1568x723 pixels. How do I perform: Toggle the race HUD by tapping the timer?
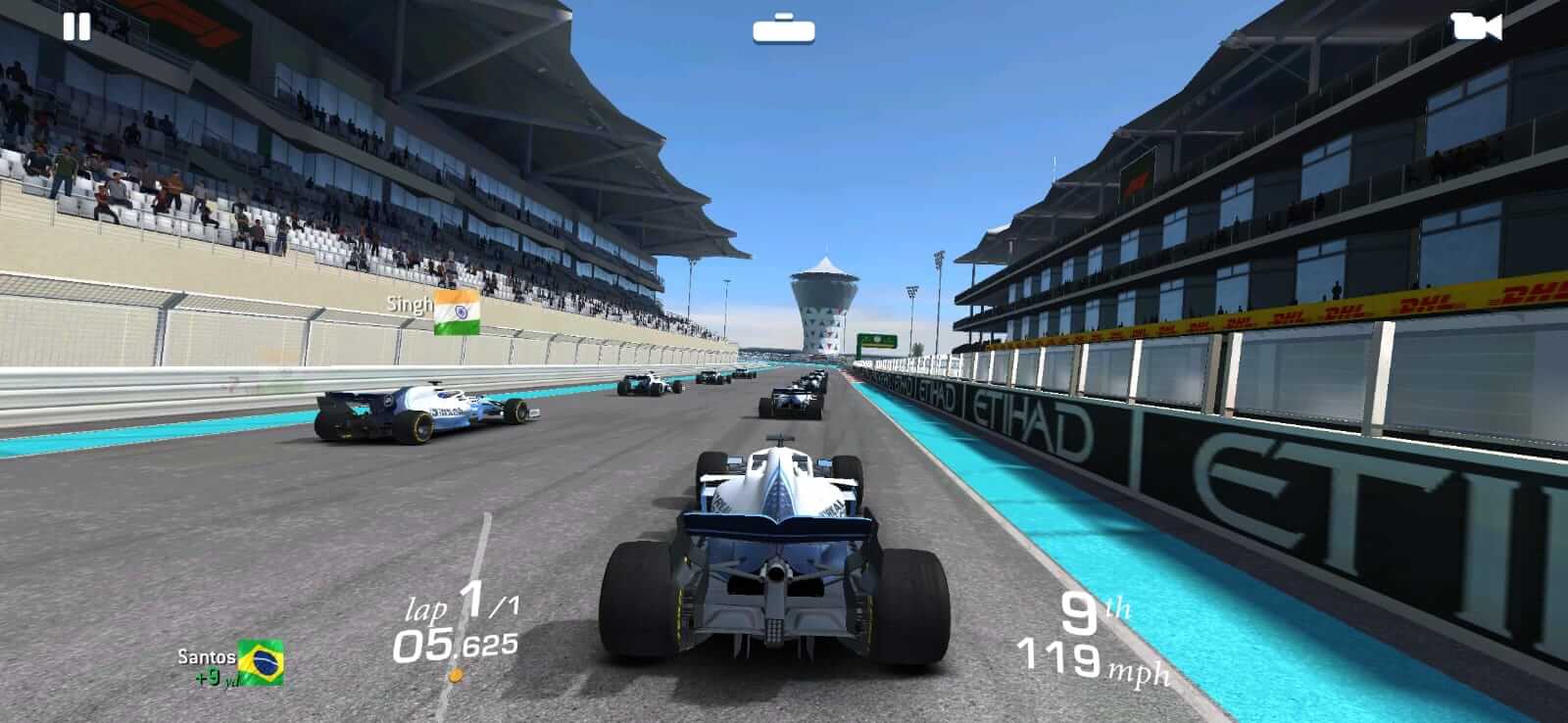(x=456, y=646)
